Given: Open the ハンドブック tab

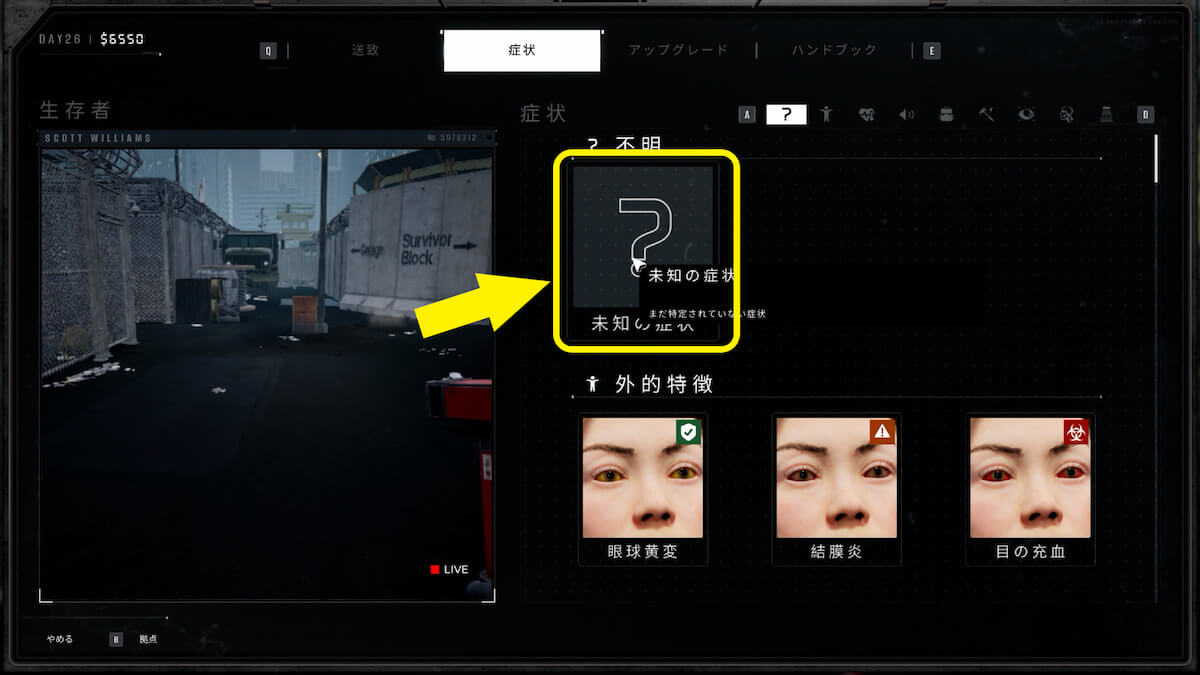Looking at the screenshot, I should click(834, 50).
